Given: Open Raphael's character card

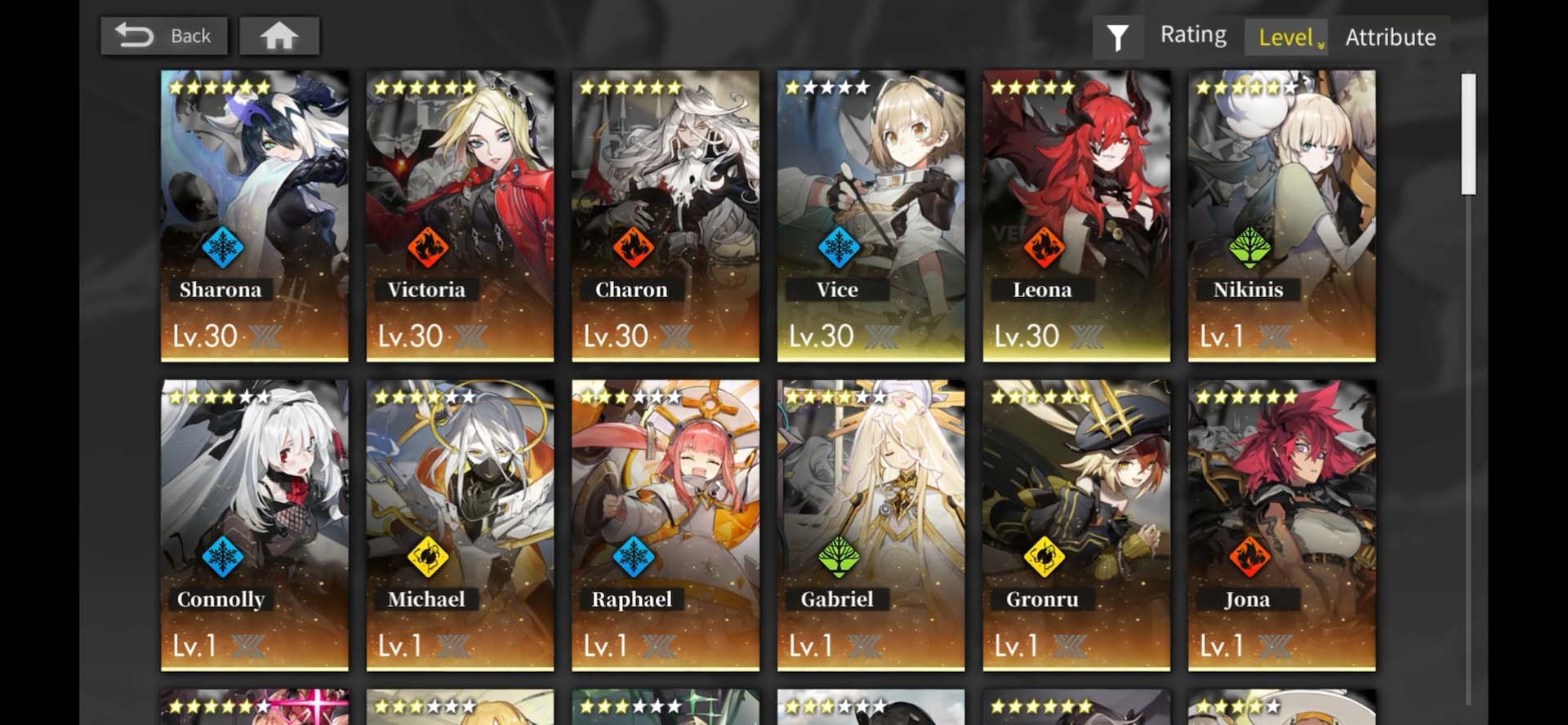Looking at the screenshot, I should (665, 525).
